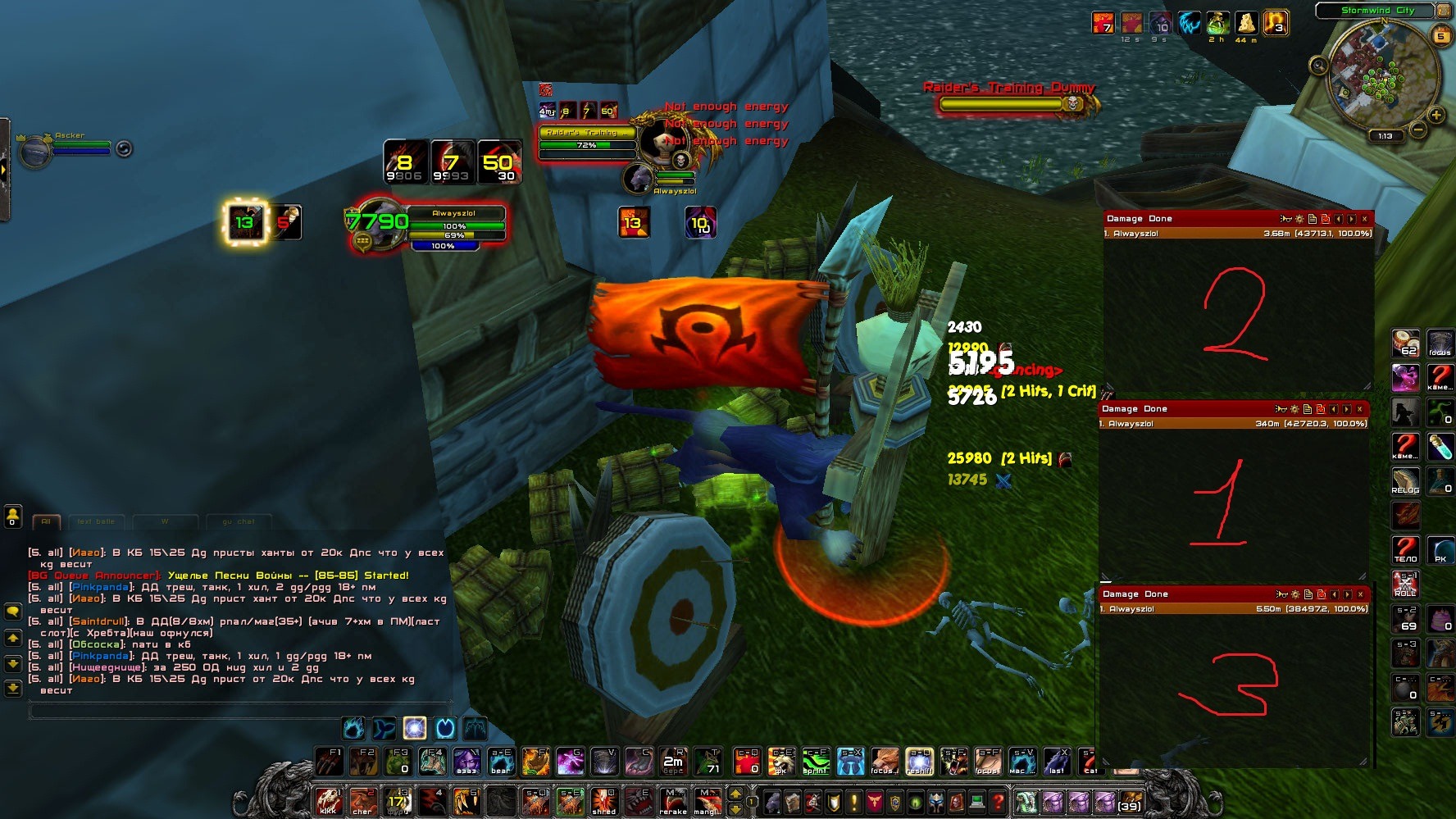
Task: Click the minimap zoom-in plus button
Action: tap(1436, 116)
